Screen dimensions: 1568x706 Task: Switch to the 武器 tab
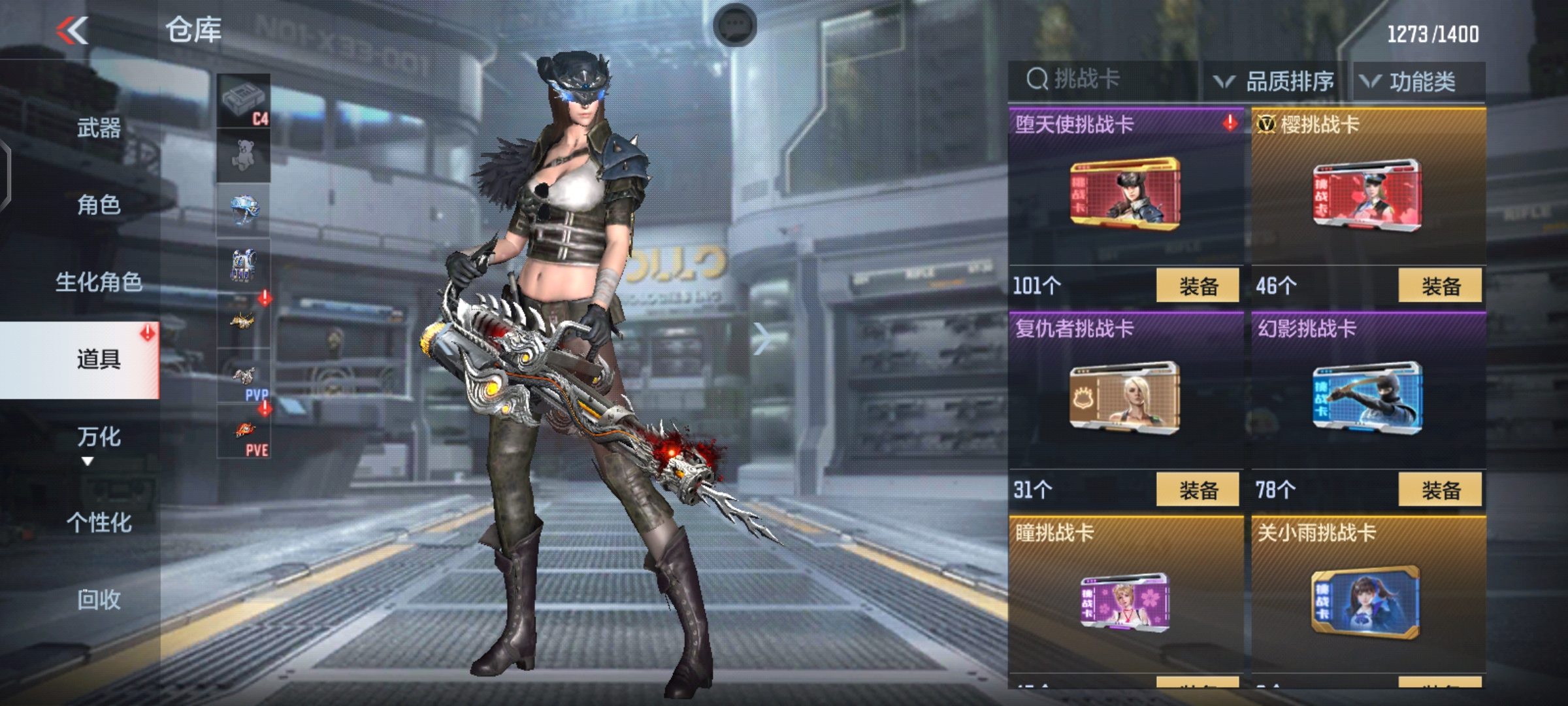(x=99, y=127)
